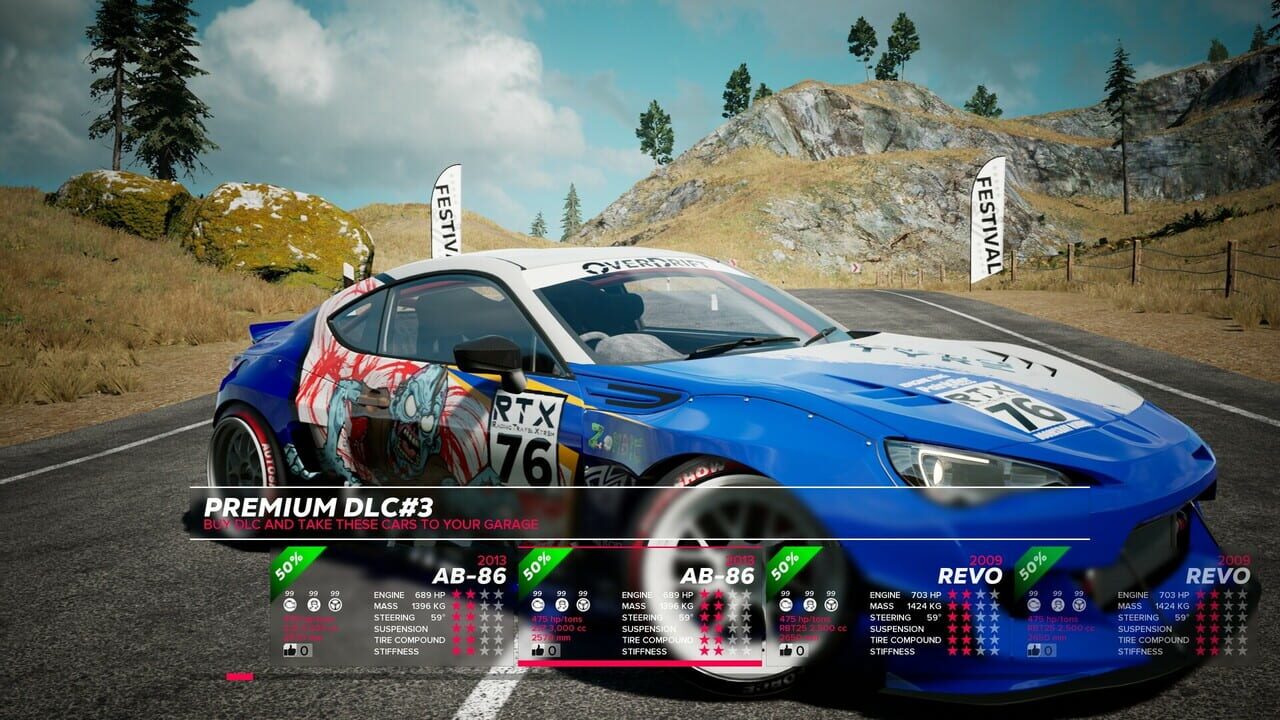Select the engine icon on the third card
Image resolution: width=1280 pixels, height=720 pixels.
click(786, 605)
